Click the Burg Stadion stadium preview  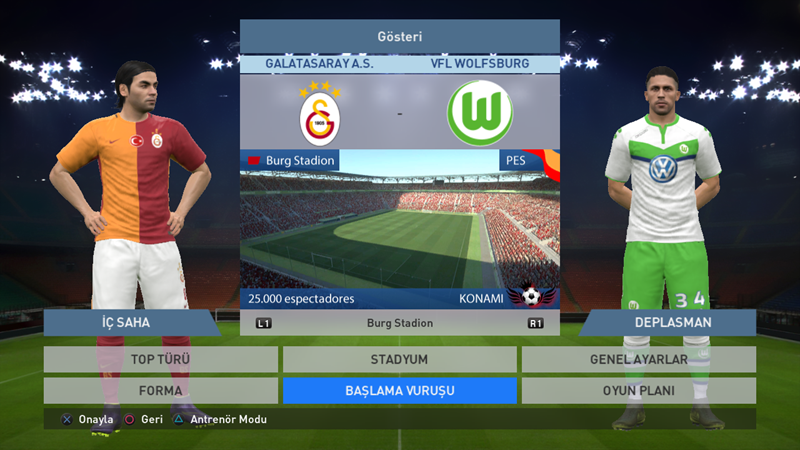pyautogui.click(x=399, y=230)
